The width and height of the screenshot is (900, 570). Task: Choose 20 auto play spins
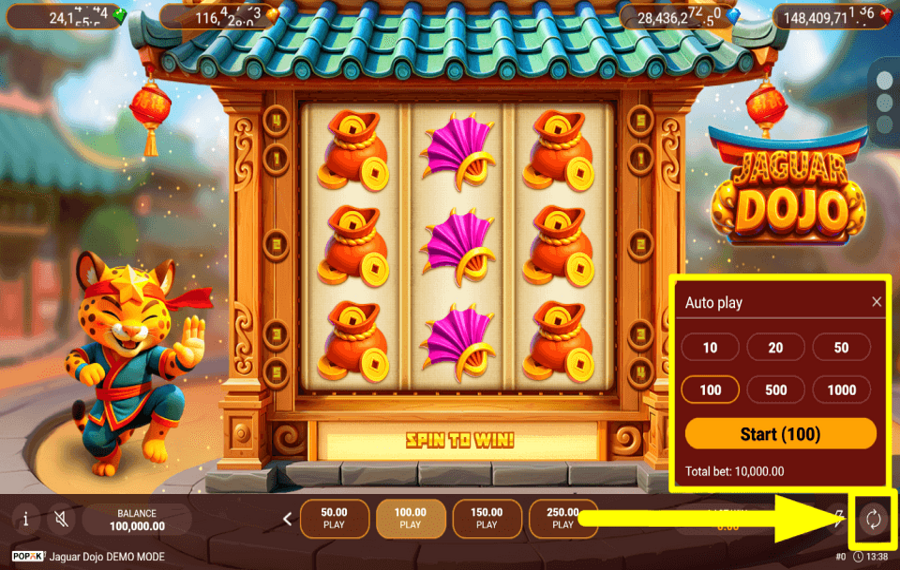coord(775,347)
